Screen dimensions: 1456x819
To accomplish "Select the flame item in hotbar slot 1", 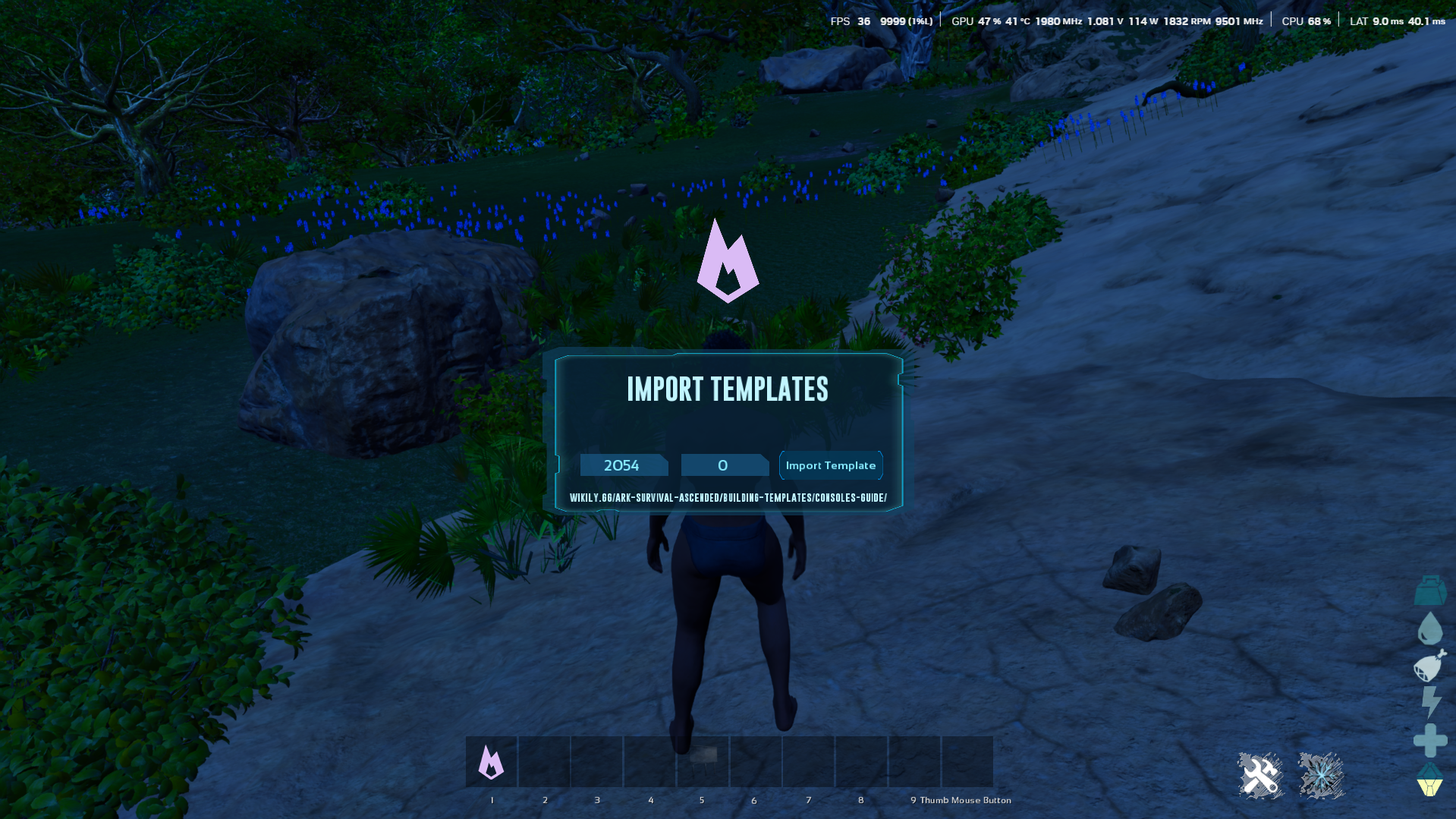I will tap(492, 761).
